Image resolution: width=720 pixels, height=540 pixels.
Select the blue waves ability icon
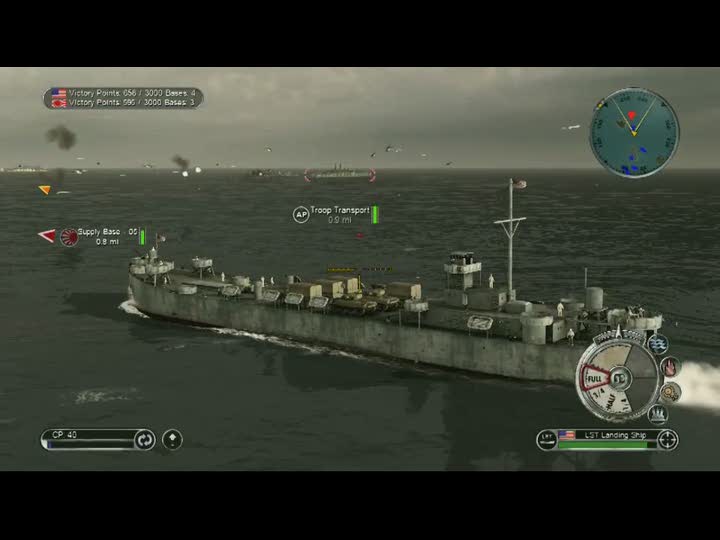click(x=658, y=343)
